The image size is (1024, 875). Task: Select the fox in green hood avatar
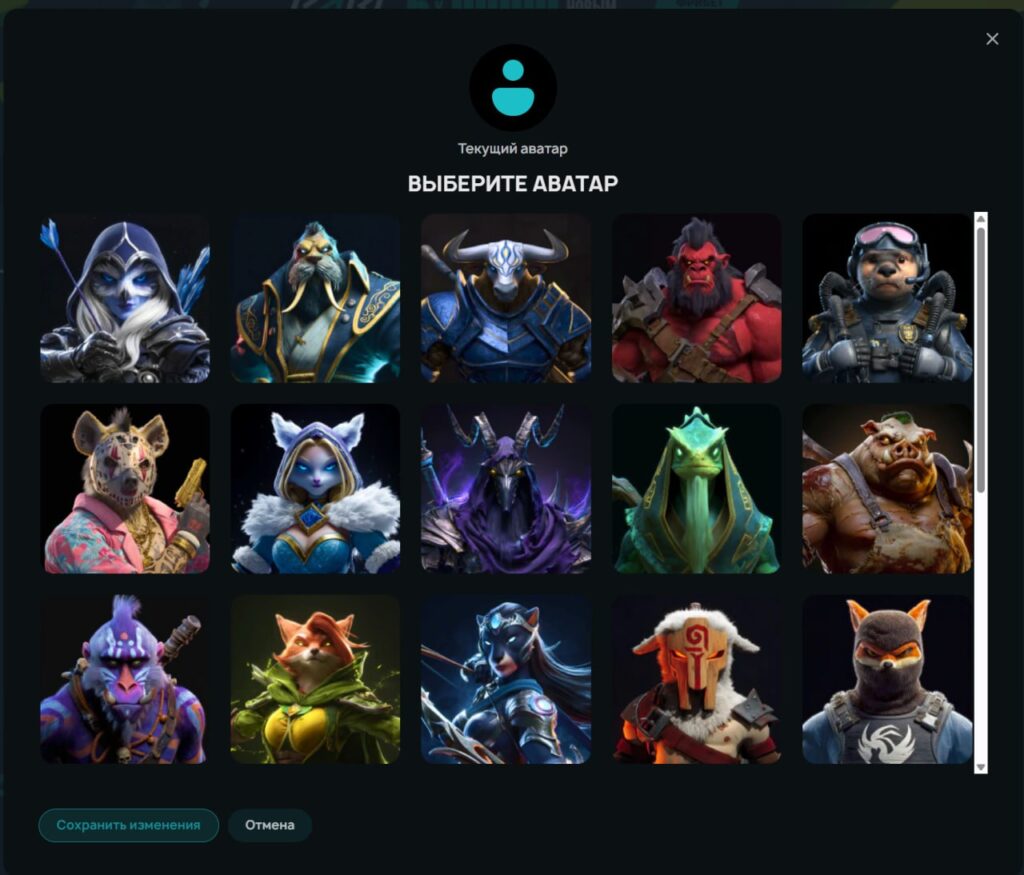click(x=316, y=679)
